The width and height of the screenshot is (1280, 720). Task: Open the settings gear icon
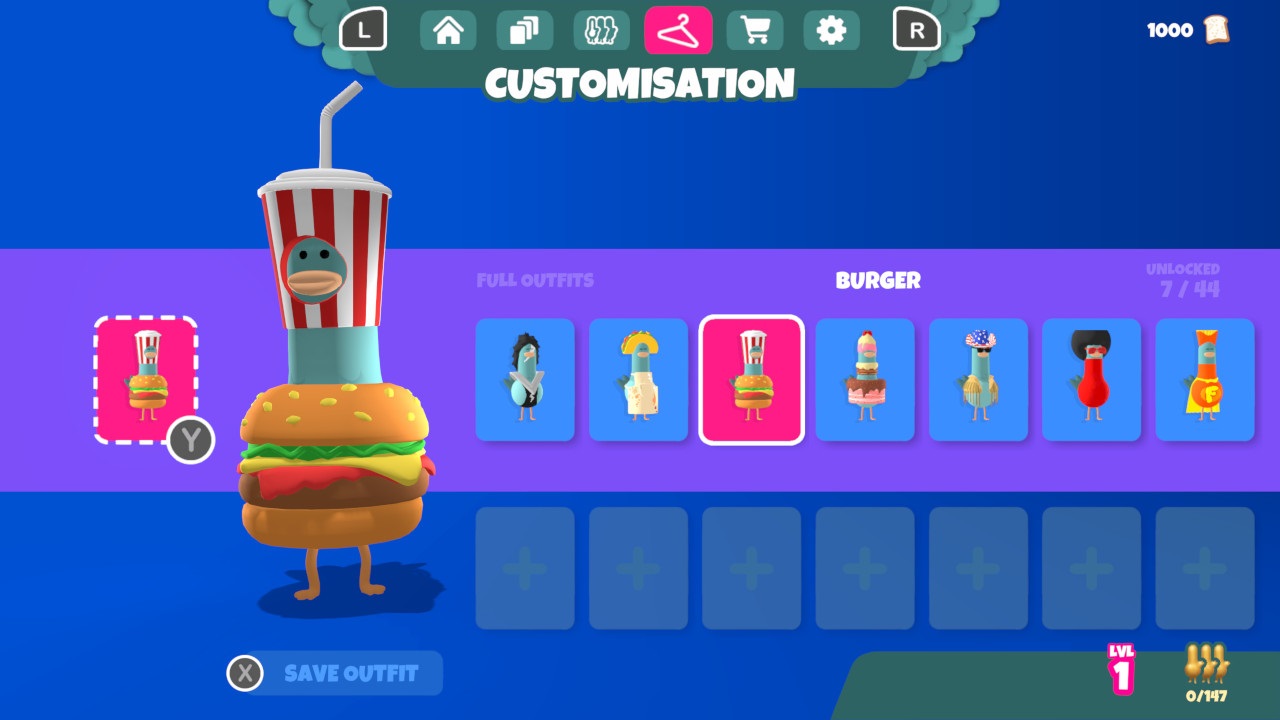(832, 30)
